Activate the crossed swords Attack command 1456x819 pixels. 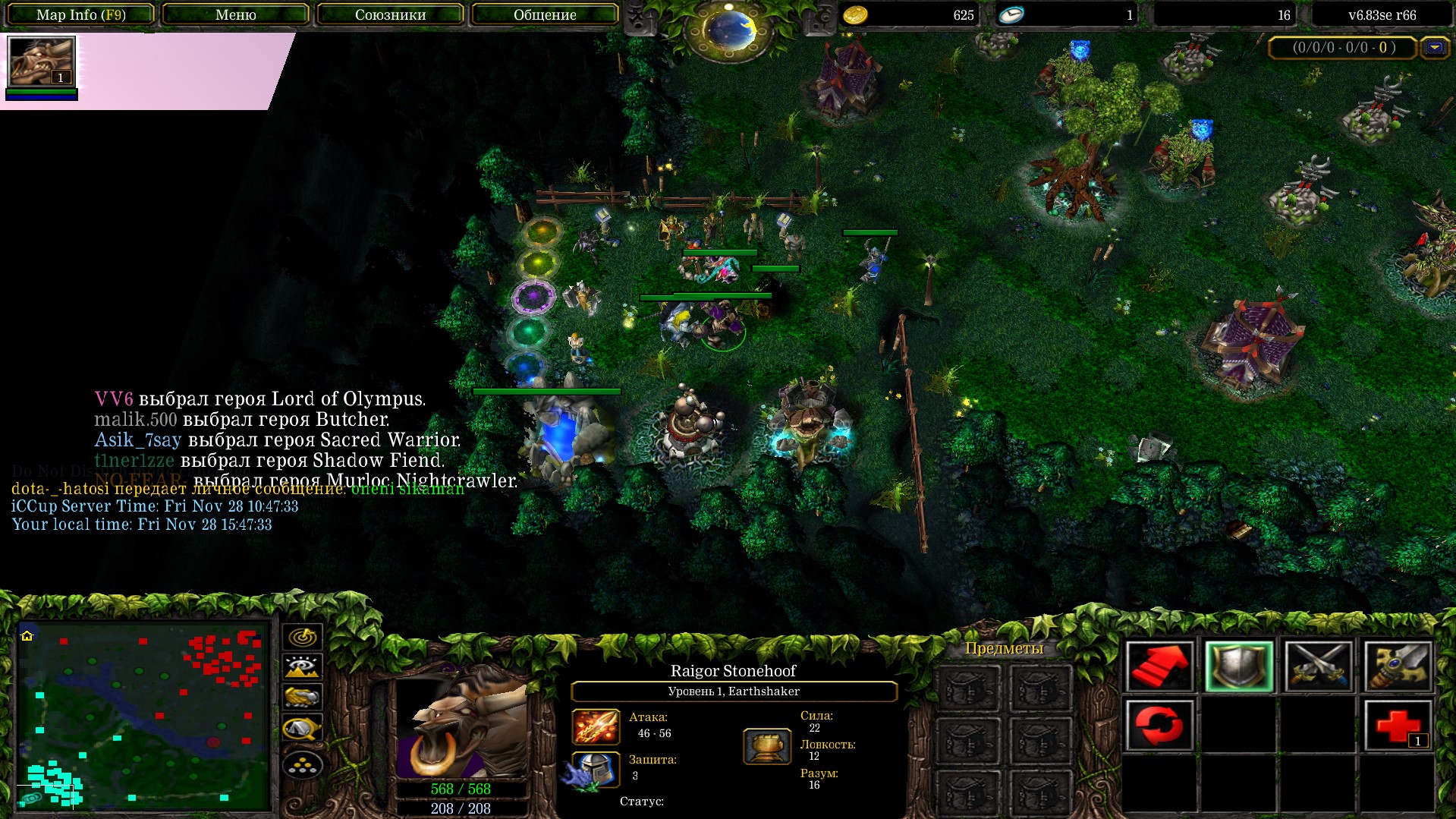click(1319, 666)
